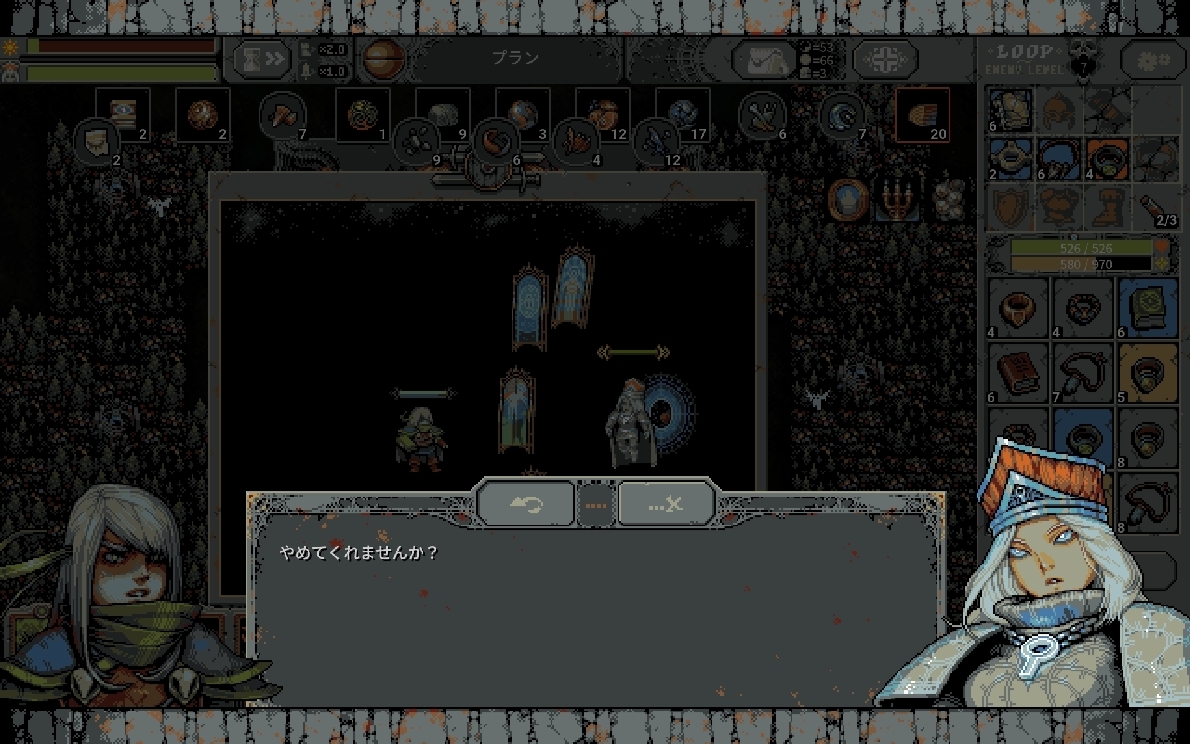
Task: Select the mushroom-shaped resource showing 7
Action: pos(281,116)
